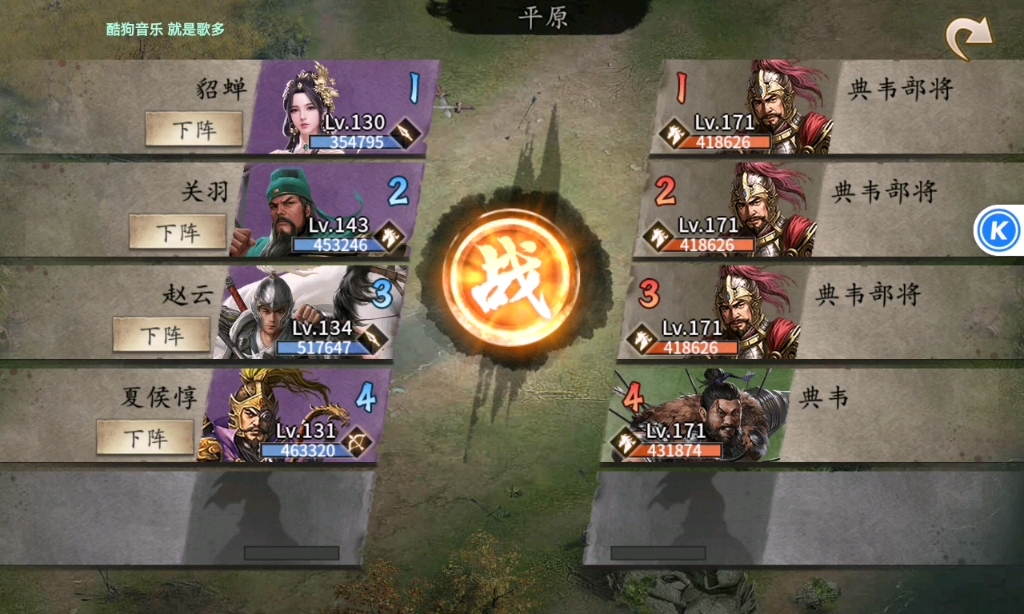Remove 貂蝉 using her 下阵 button
This screenshot has height=614, width=1024.
[194, 129]
